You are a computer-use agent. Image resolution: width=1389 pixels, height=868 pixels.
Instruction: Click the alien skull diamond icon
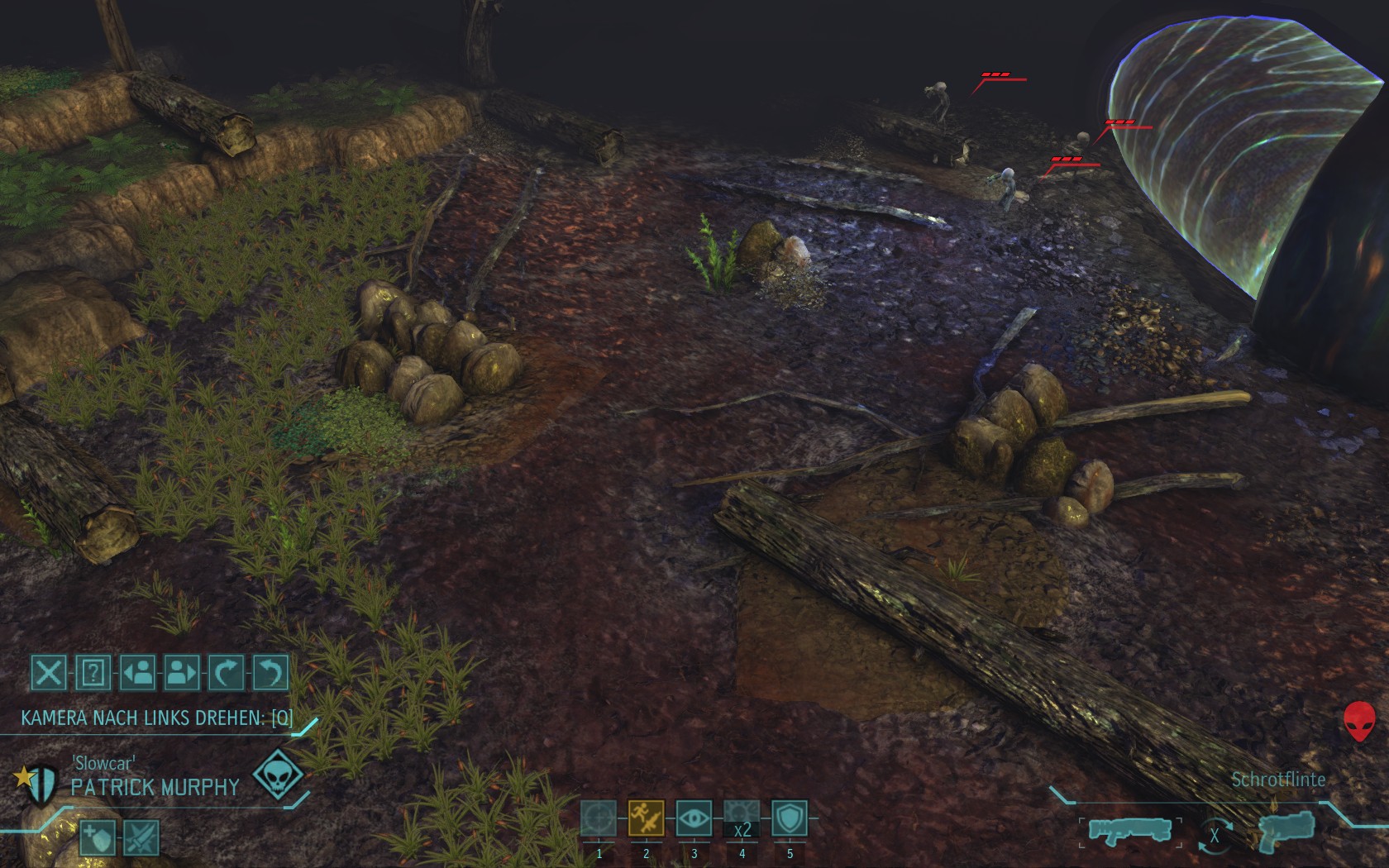coord(278,775)
